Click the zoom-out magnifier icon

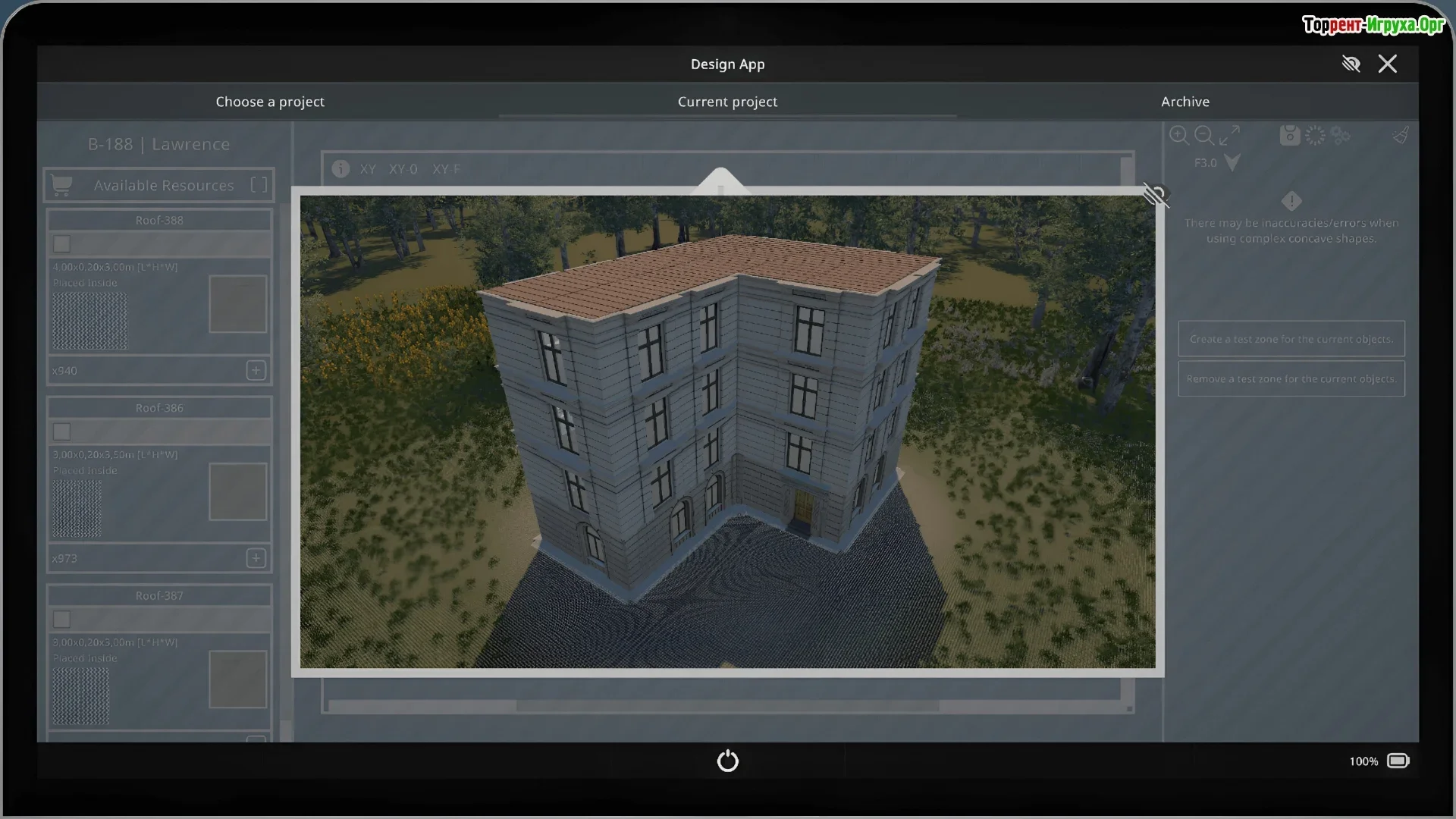1203,136
